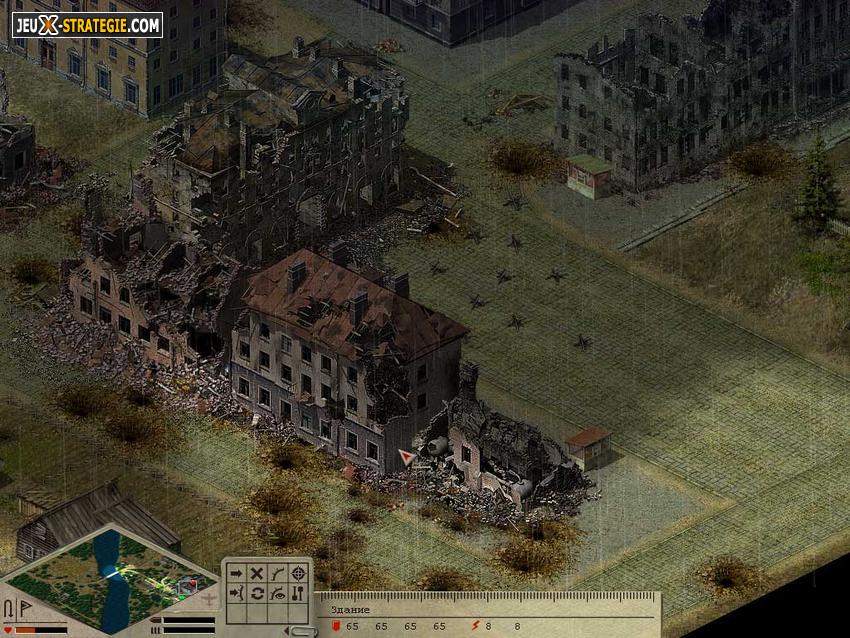Open the Jeux-Strategie.com watermark link

87,25
